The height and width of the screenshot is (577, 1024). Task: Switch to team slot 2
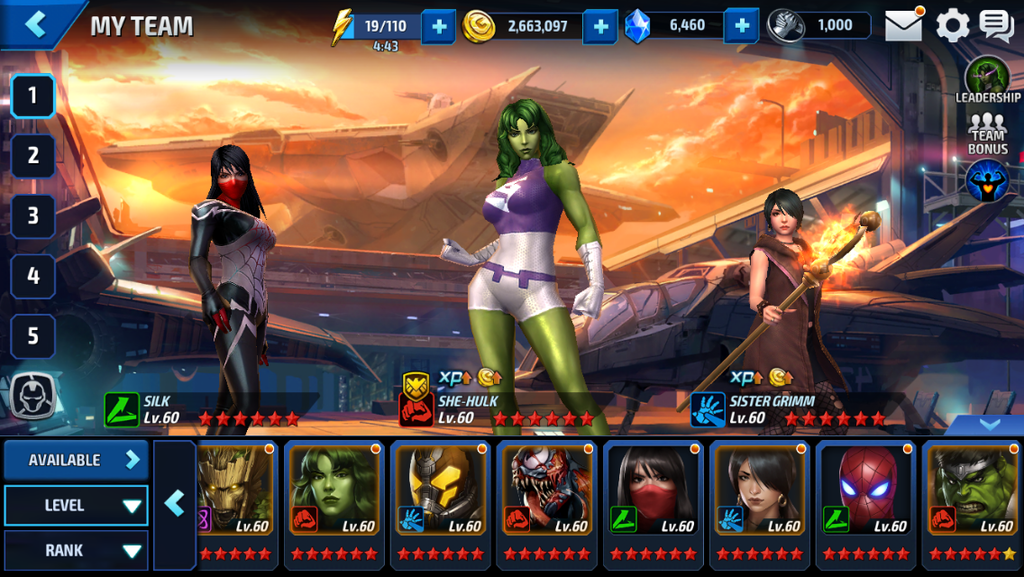pyautogui.click(x=33, y=156)
